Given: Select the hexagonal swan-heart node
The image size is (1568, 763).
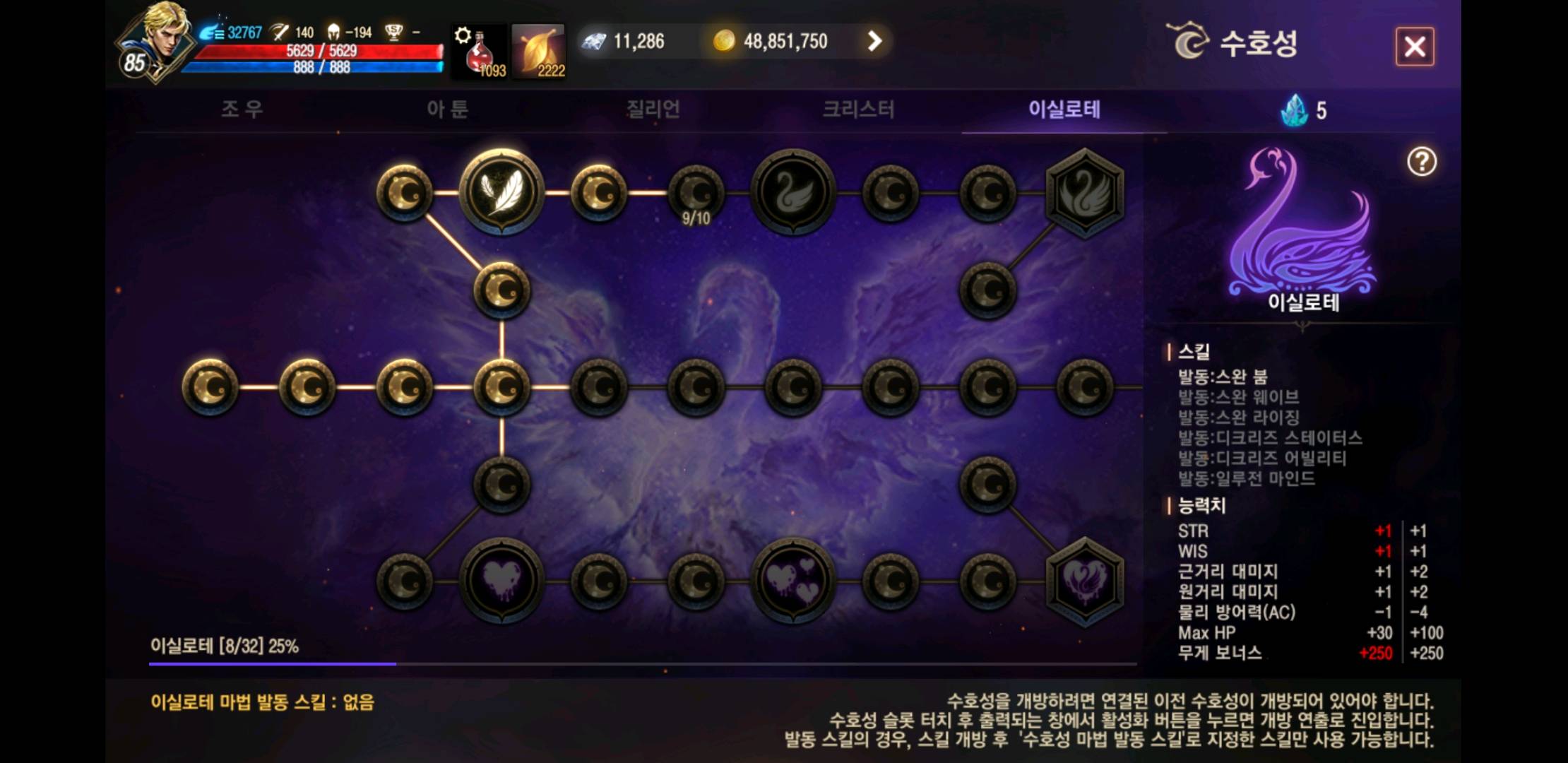Looking at the screenshot, I should click(x=1084, y=581).
